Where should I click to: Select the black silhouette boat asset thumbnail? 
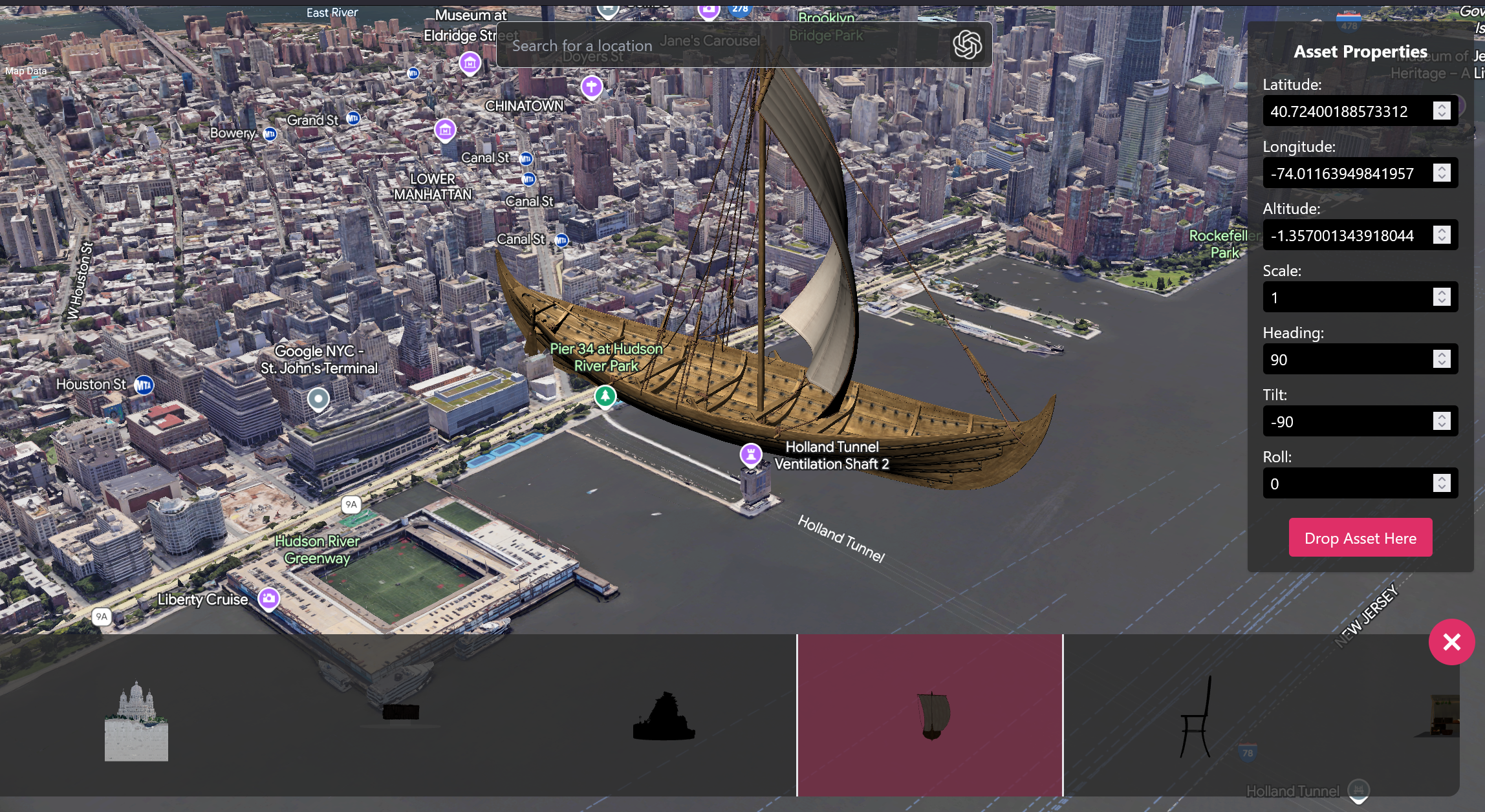point(664,716)
